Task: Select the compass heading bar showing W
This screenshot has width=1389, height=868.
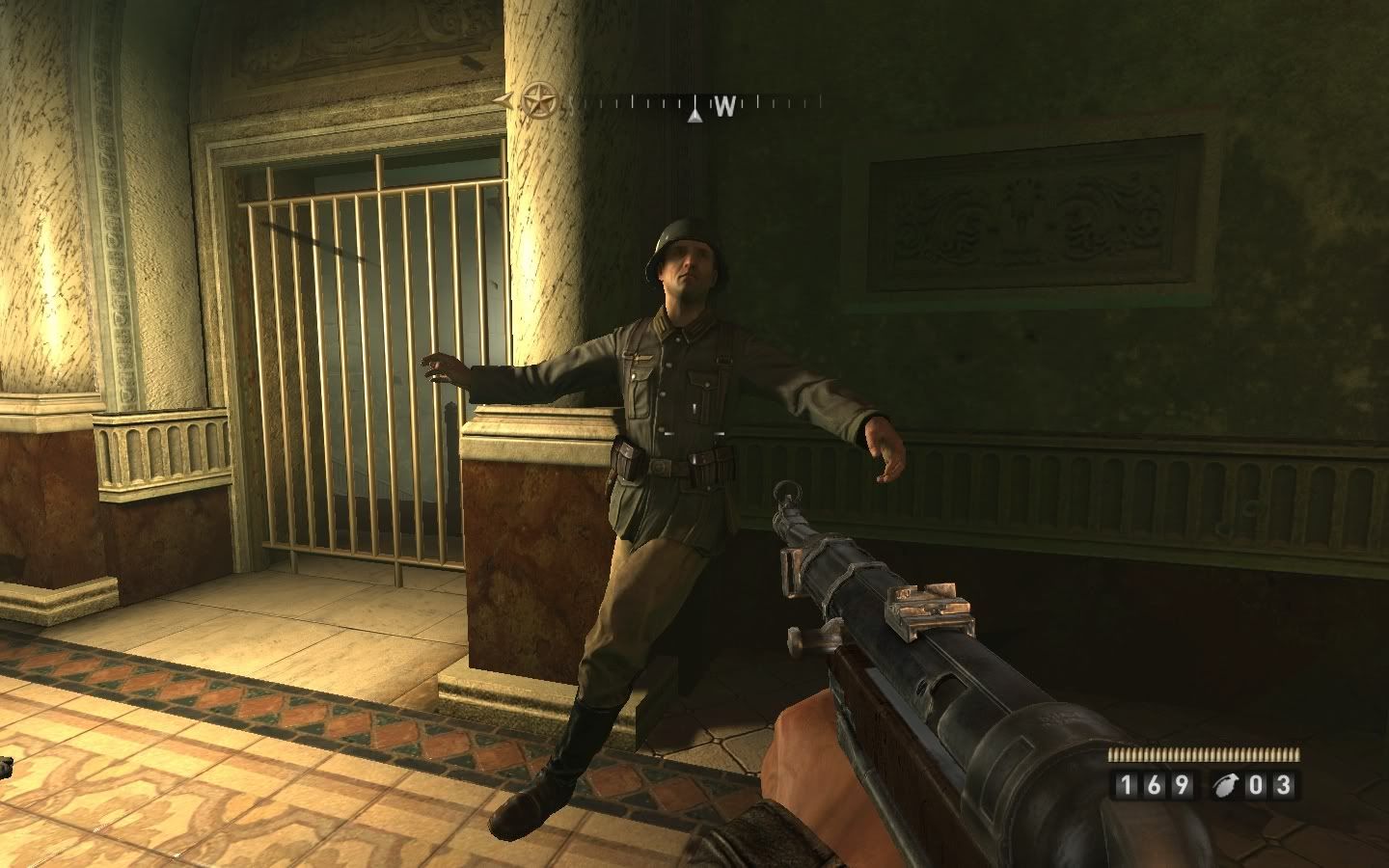Action: [x=694, y=103]
